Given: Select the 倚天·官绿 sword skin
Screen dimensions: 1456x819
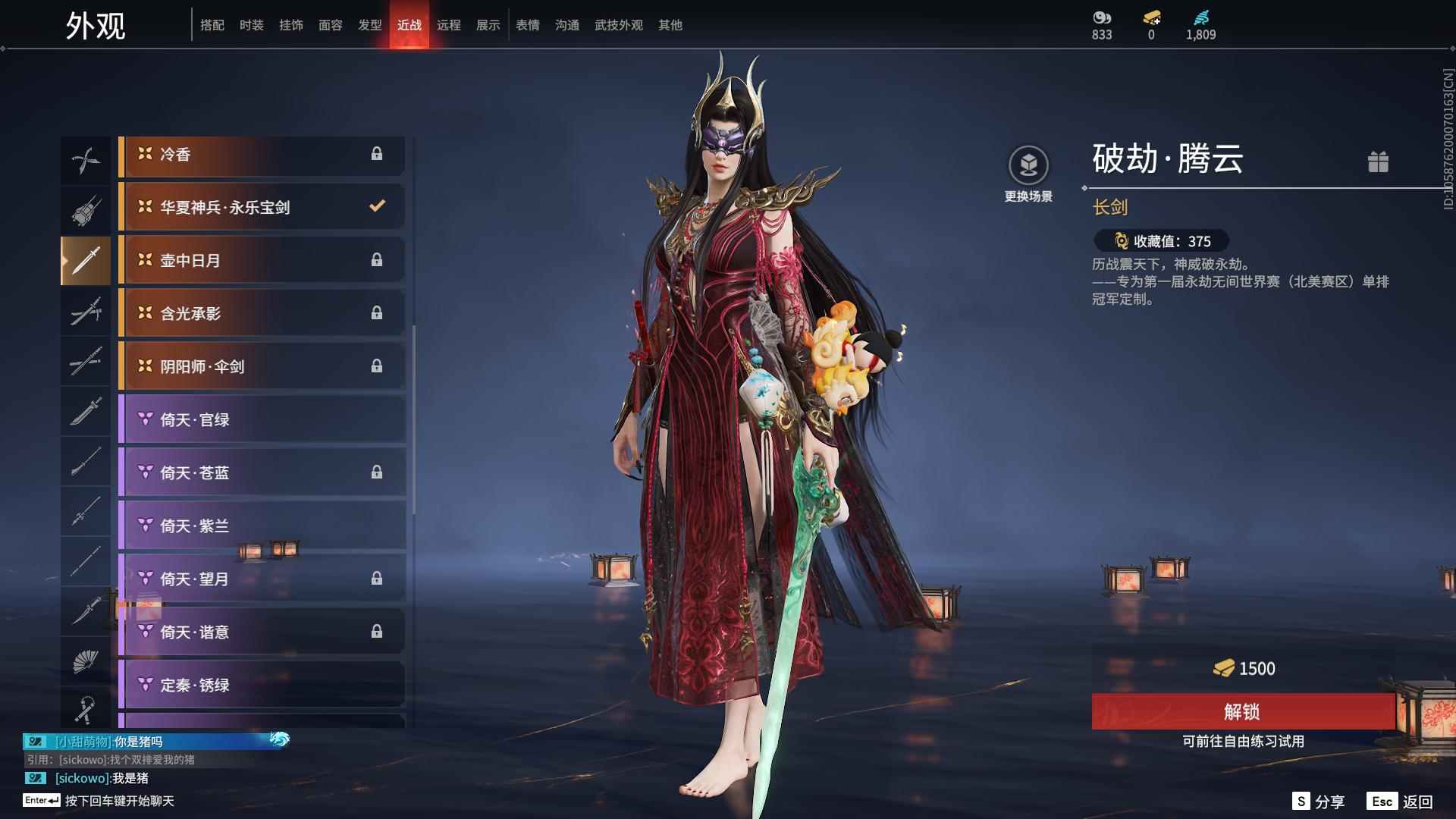Looking at the screenshot, I should (262, 419).
